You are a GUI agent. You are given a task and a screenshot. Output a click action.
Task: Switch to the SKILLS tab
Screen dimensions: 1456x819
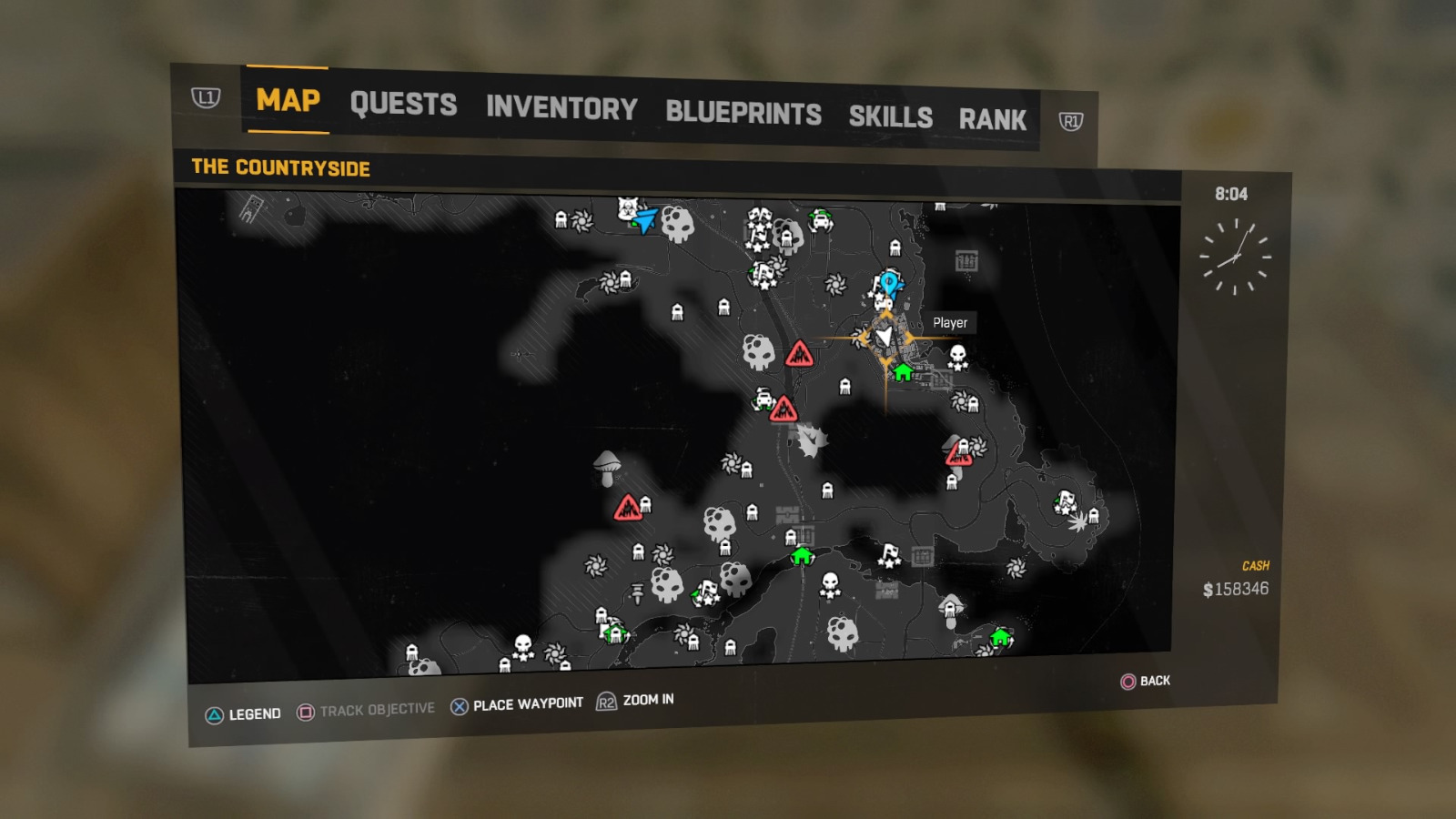pyautogui.click(x=890, y=116)
